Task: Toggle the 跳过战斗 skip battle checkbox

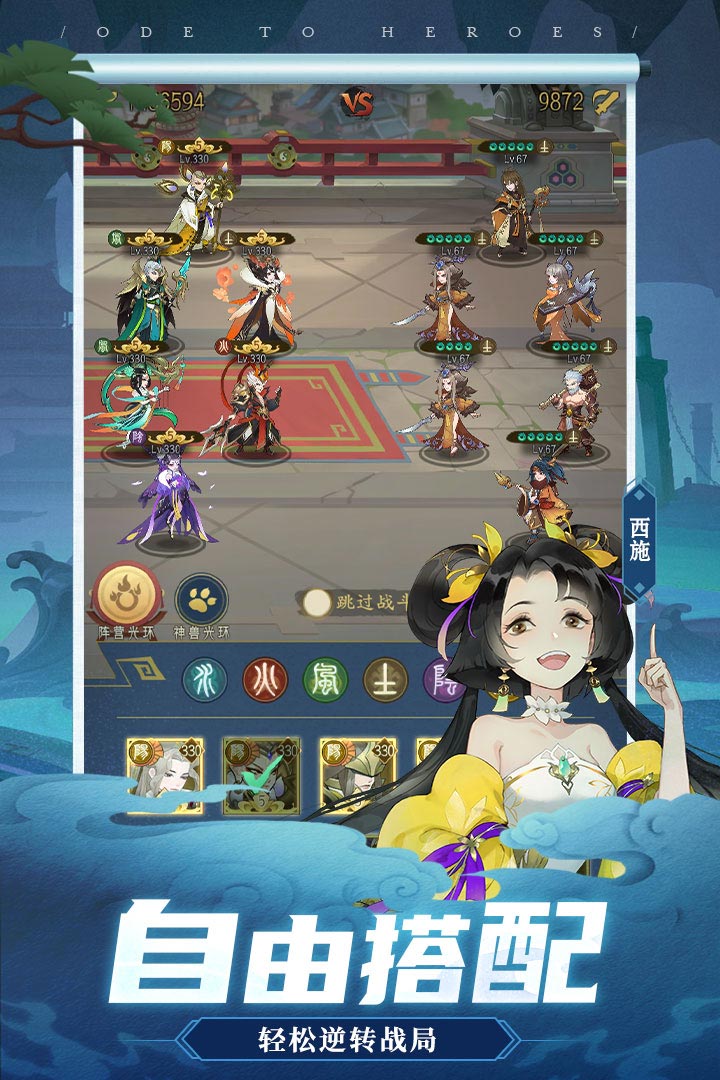Action: pos(318,602)
